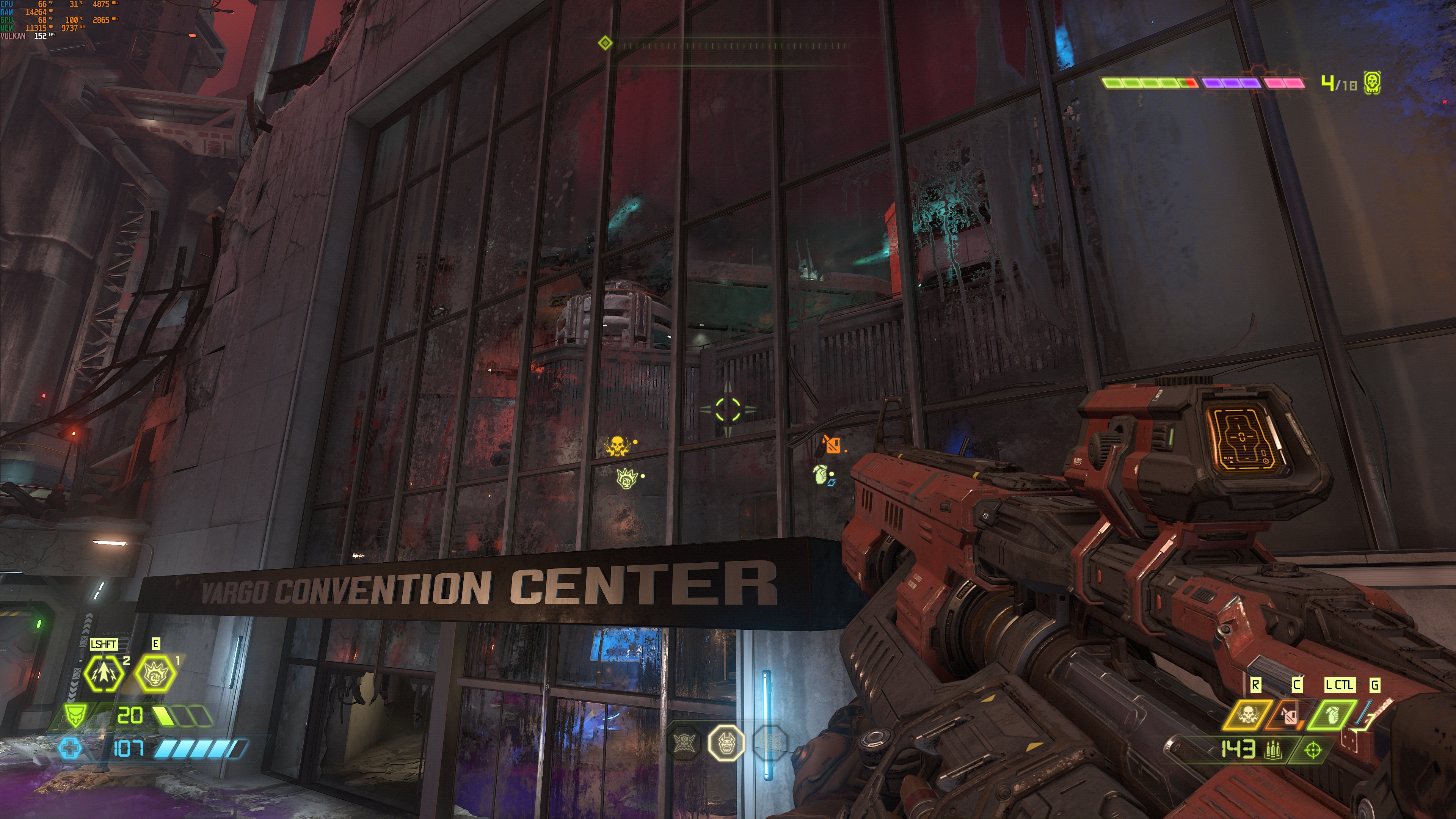Select the green diamond compass marker
Viewport: 1456px width, 819px height.
tap(605, 43)
